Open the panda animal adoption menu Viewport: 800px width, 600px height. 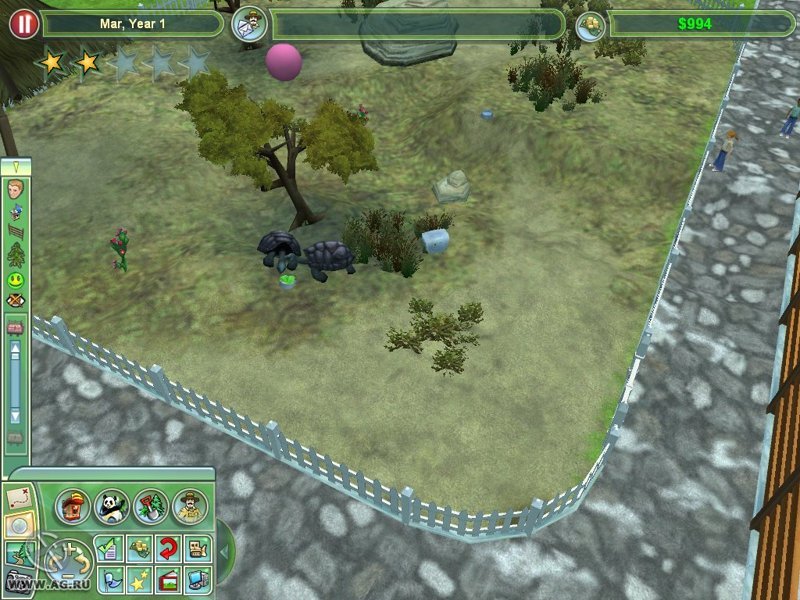[x=111, y=506]
